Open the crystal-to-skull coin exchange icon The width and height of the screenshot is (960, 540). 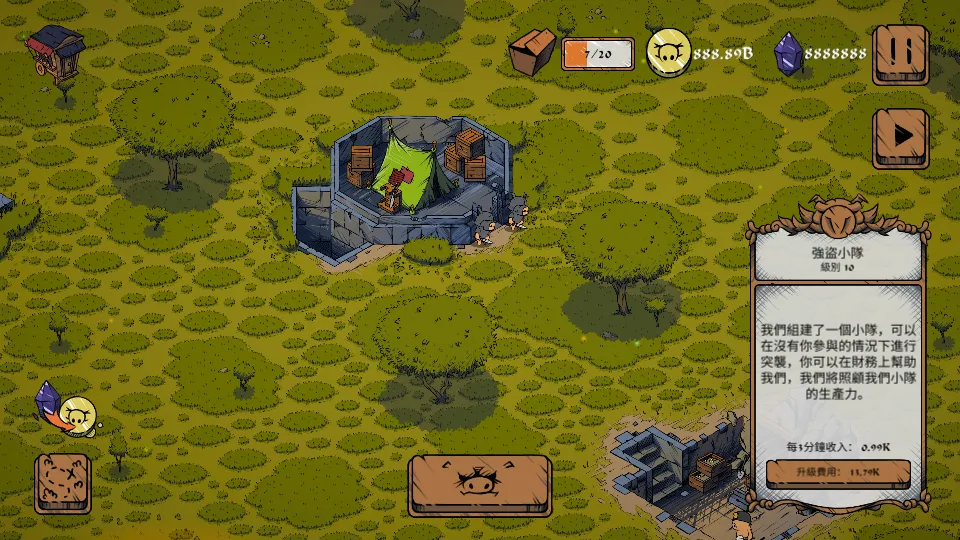pos(66,409)
